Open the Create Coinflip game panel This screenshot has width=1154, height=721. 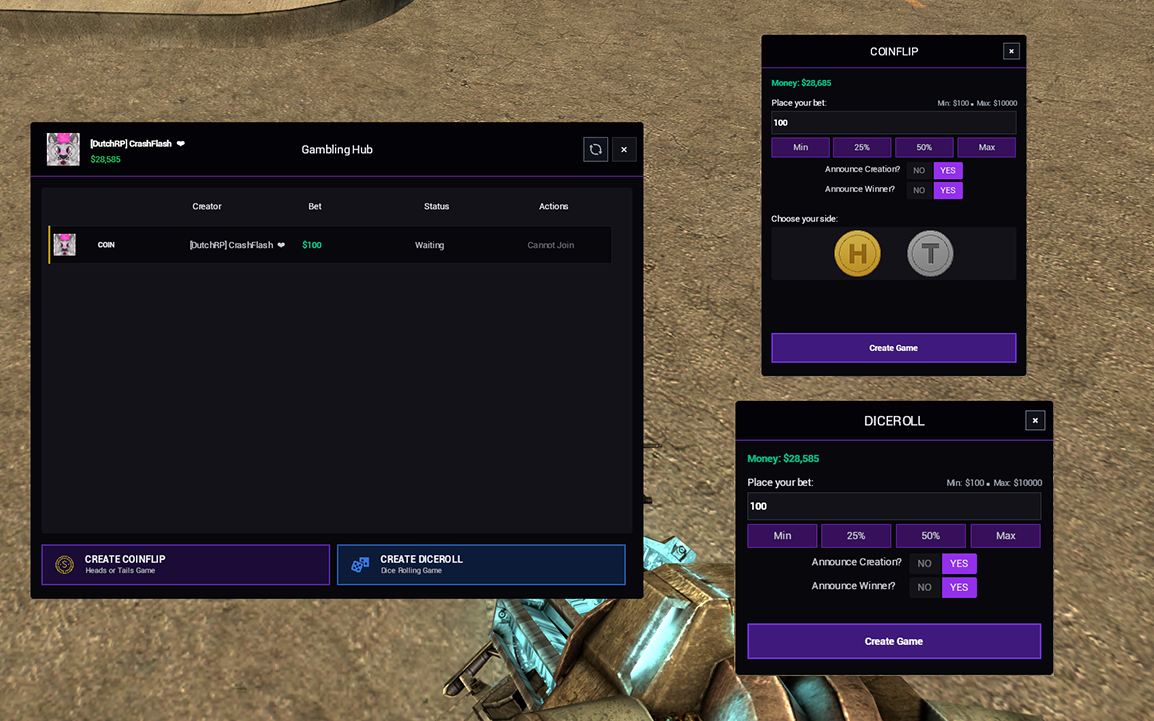pos(186,564)
